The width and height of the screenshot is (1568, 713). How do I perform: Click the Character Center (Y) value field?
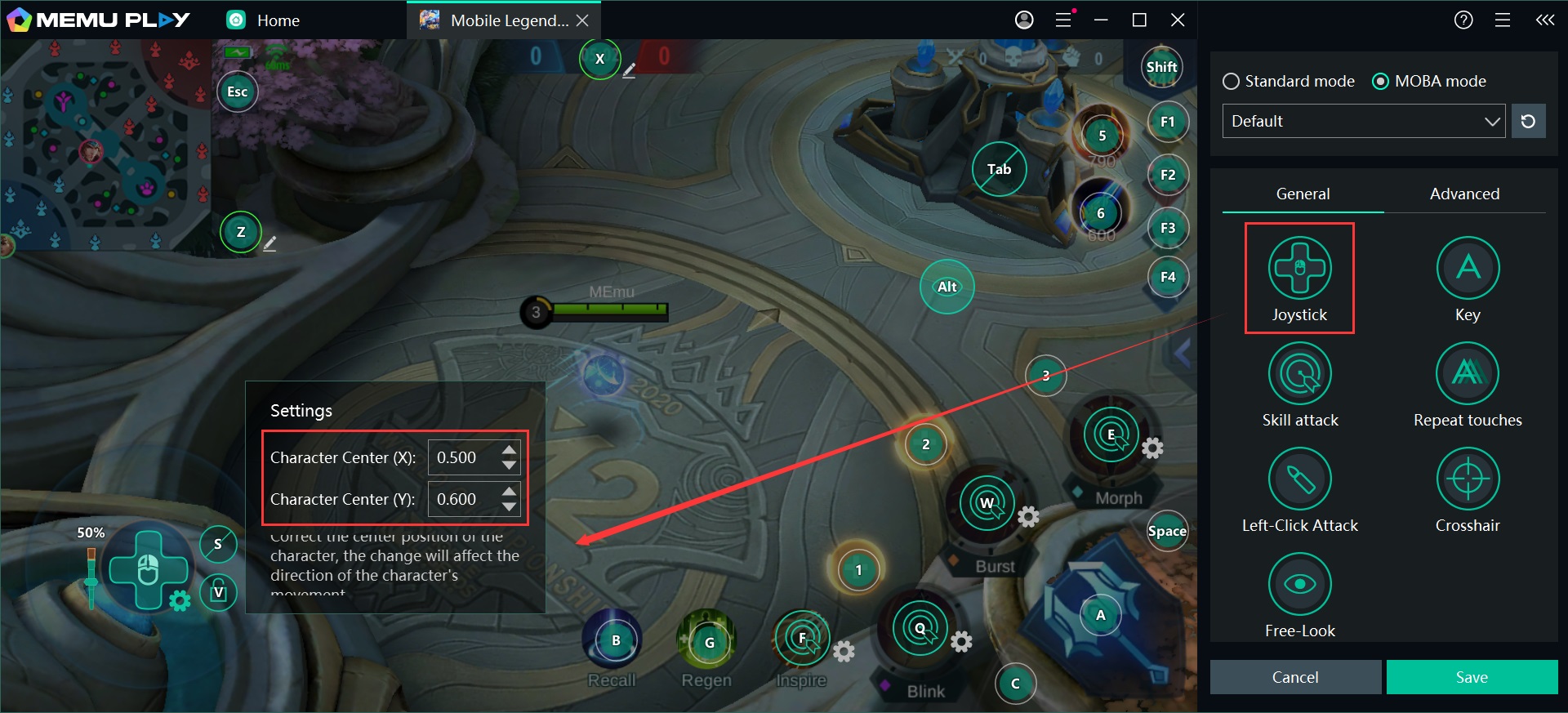coord(463,500)
